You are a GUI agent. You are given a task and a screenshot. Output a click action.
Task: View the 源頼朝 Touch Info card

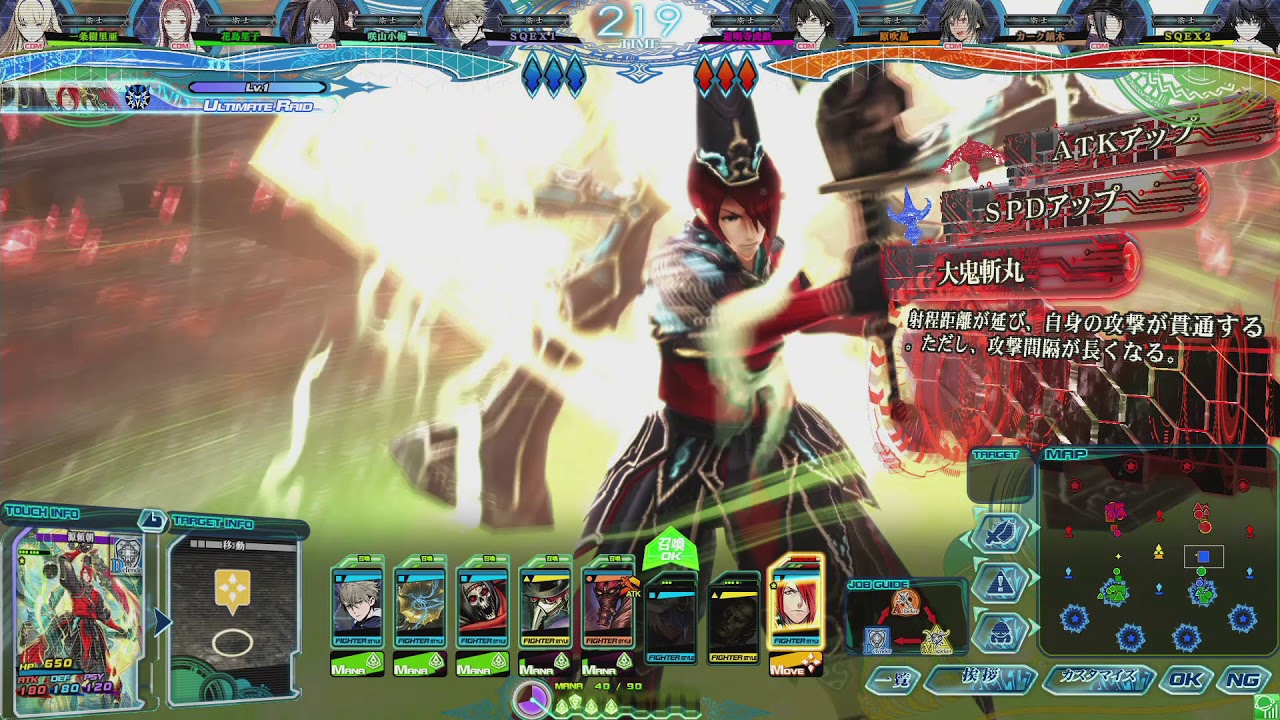click(x=78, y=612)
